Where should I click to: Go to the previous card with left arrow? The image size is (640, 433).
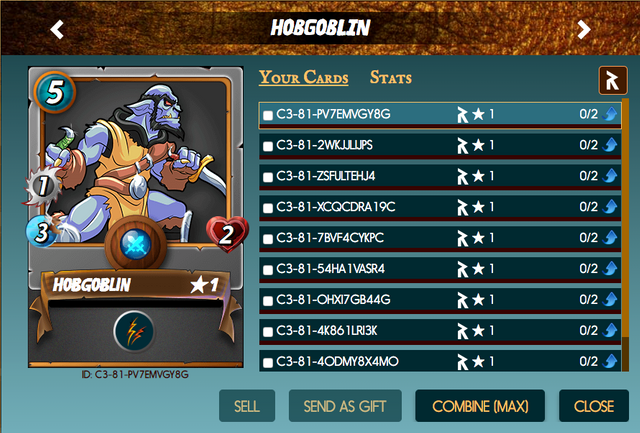point(57,29)
